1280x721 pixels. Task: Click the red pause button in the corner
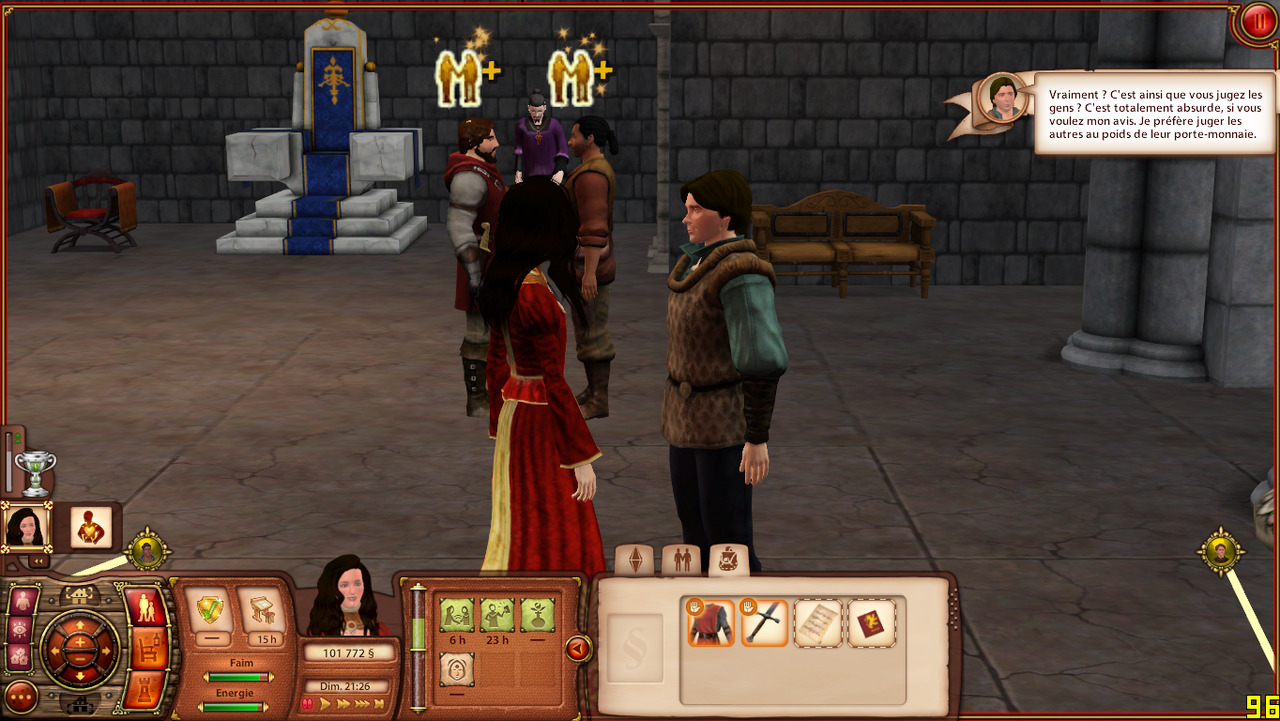coord(1256,21)
